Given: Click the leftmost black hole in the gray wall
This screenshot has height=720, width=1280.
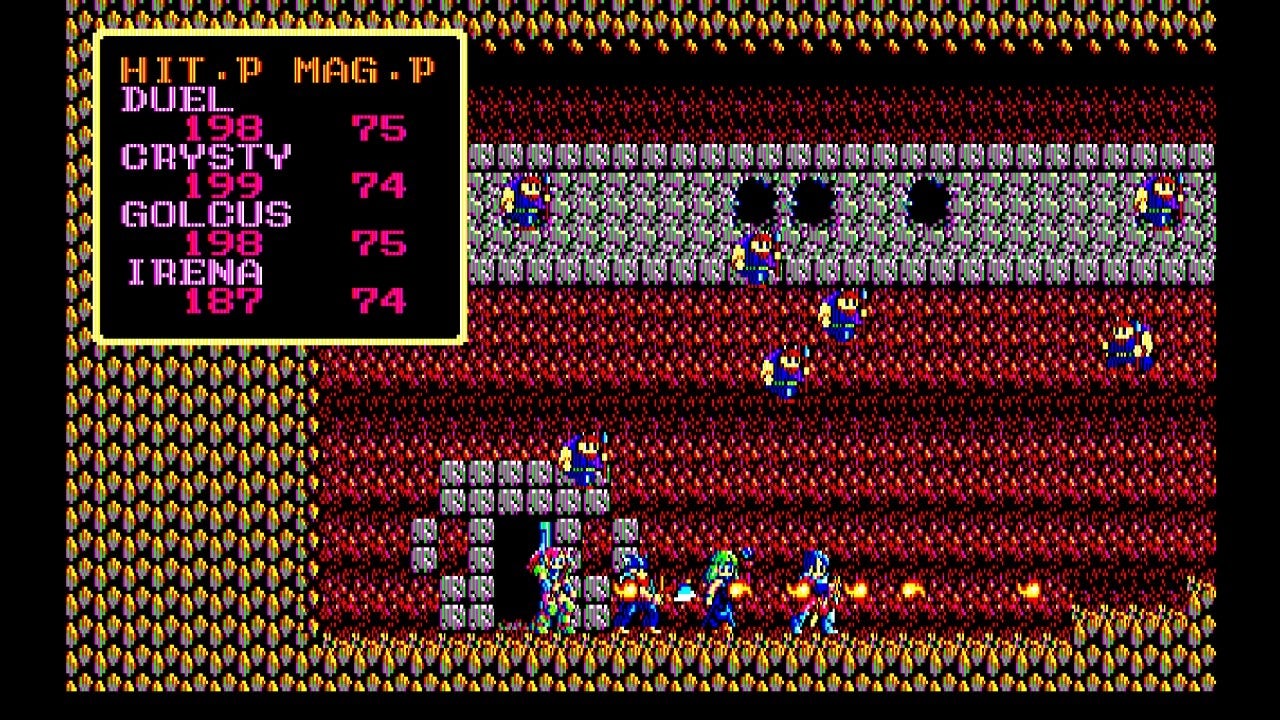Looking at the screenshot, I should (755, 198).
